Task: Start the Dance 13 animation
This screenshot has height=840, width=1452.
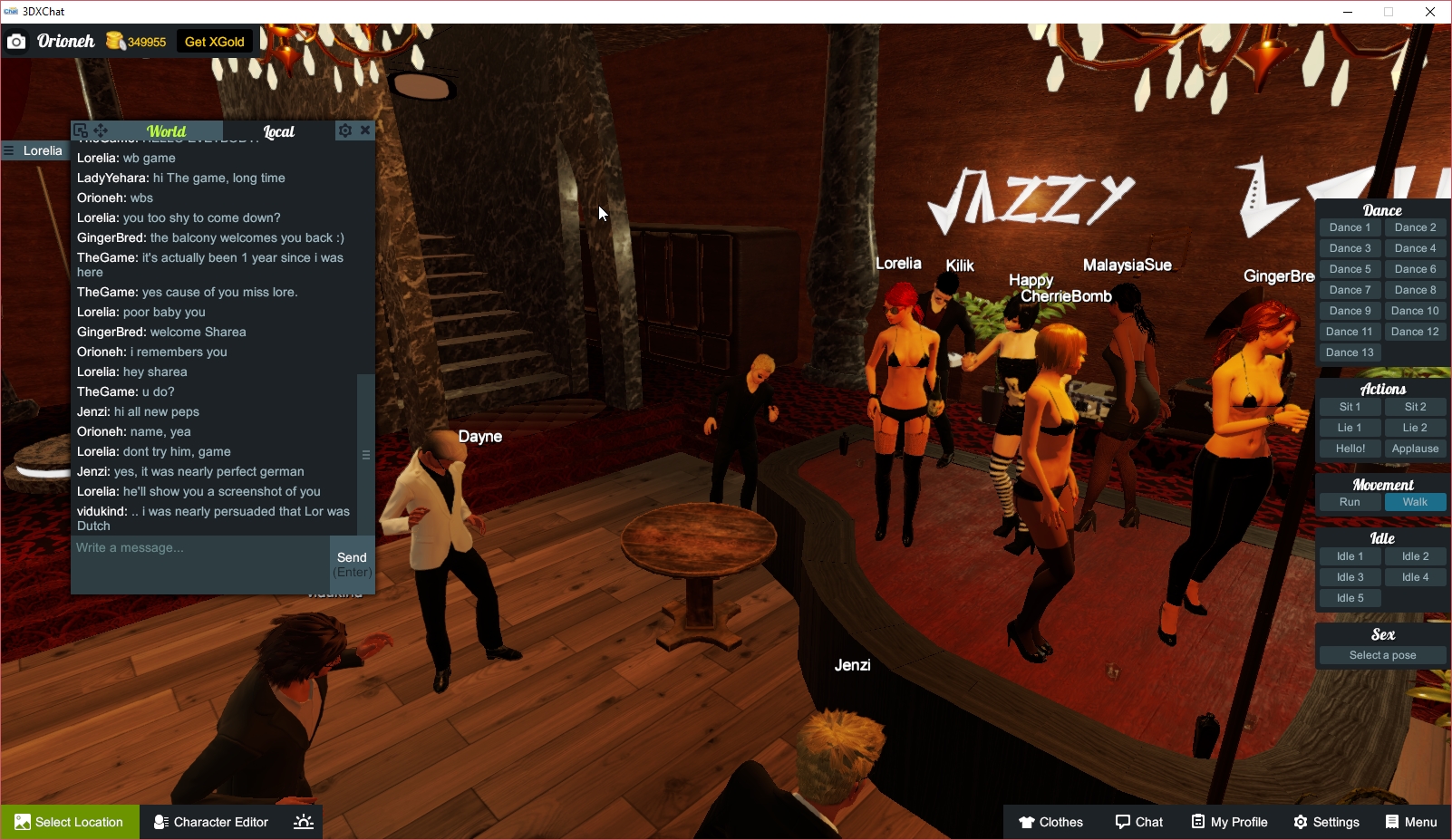Action: (1350, 352)
